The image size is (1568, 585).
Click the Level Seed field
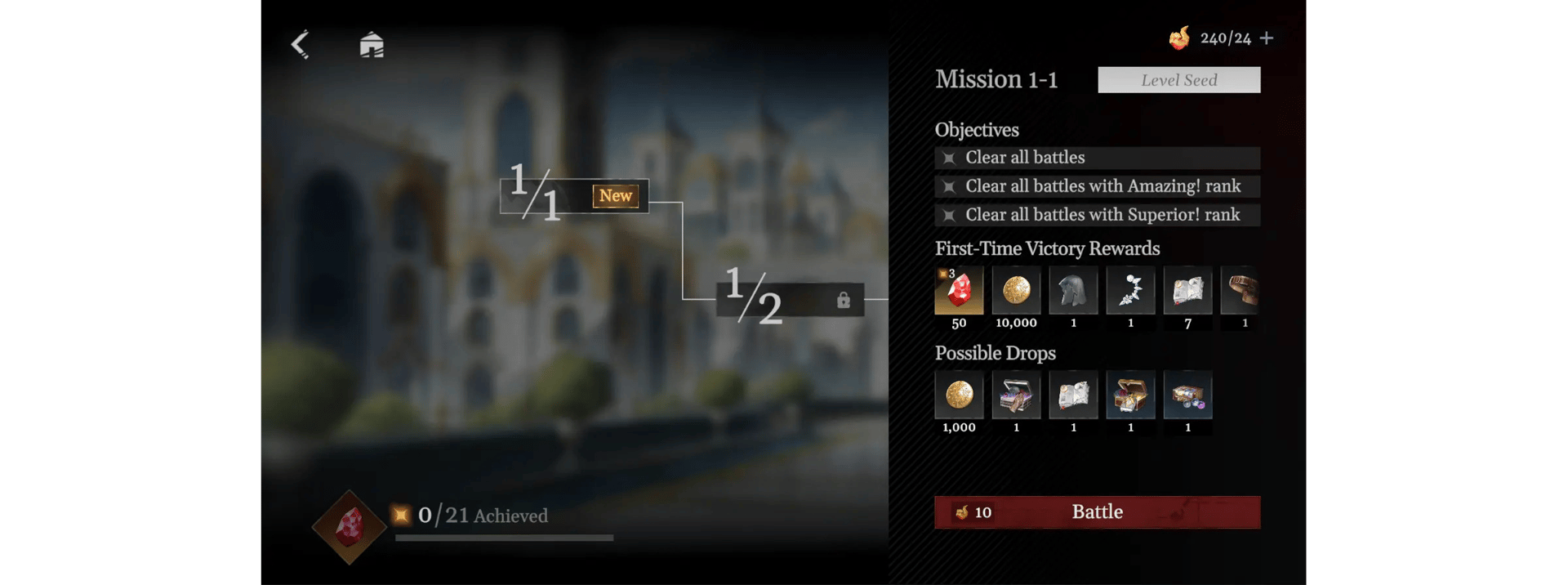[x=1178, y=80]
